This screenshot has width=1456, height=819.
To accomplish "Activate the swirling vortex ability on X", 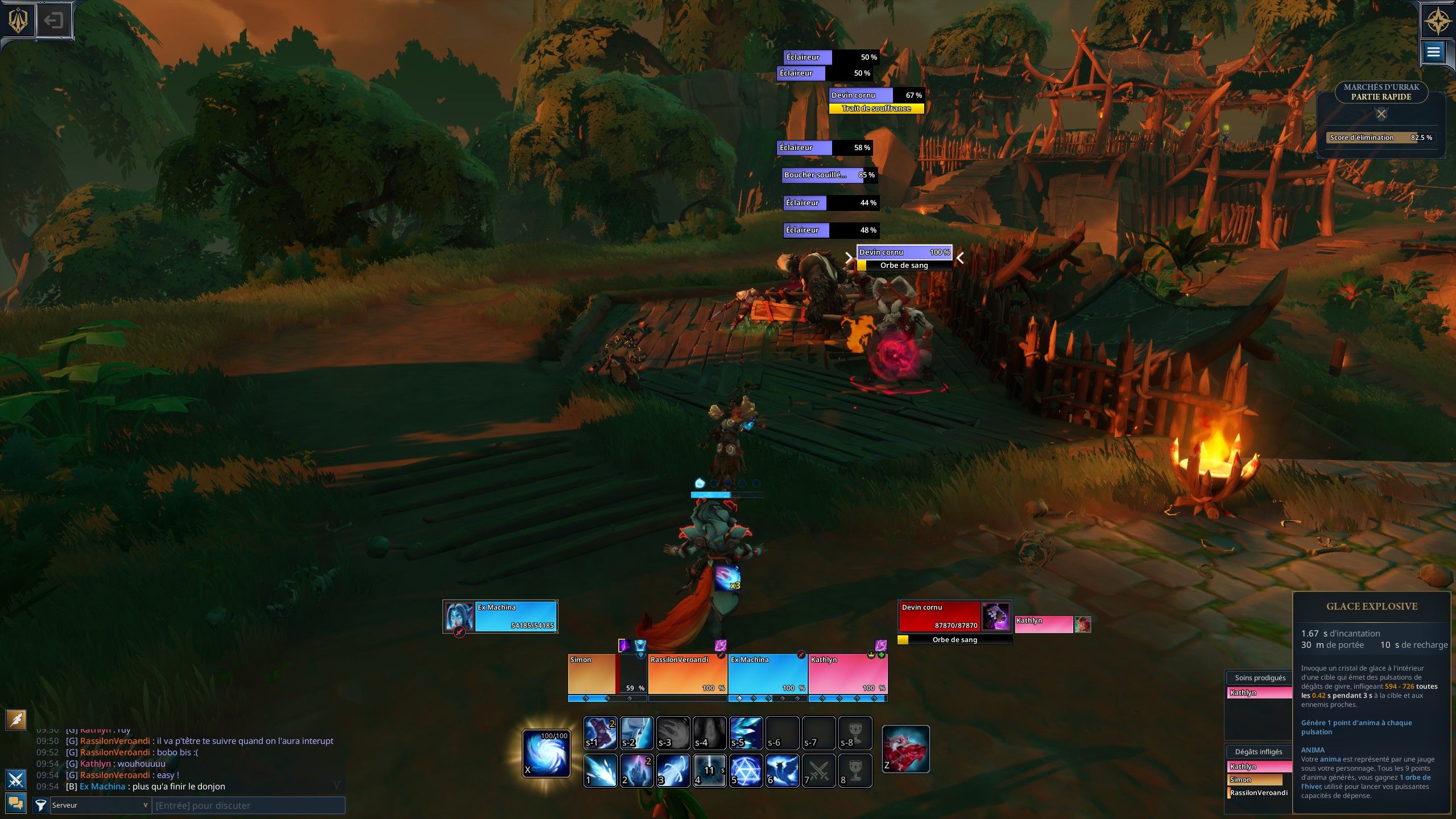I will (546, 753).
